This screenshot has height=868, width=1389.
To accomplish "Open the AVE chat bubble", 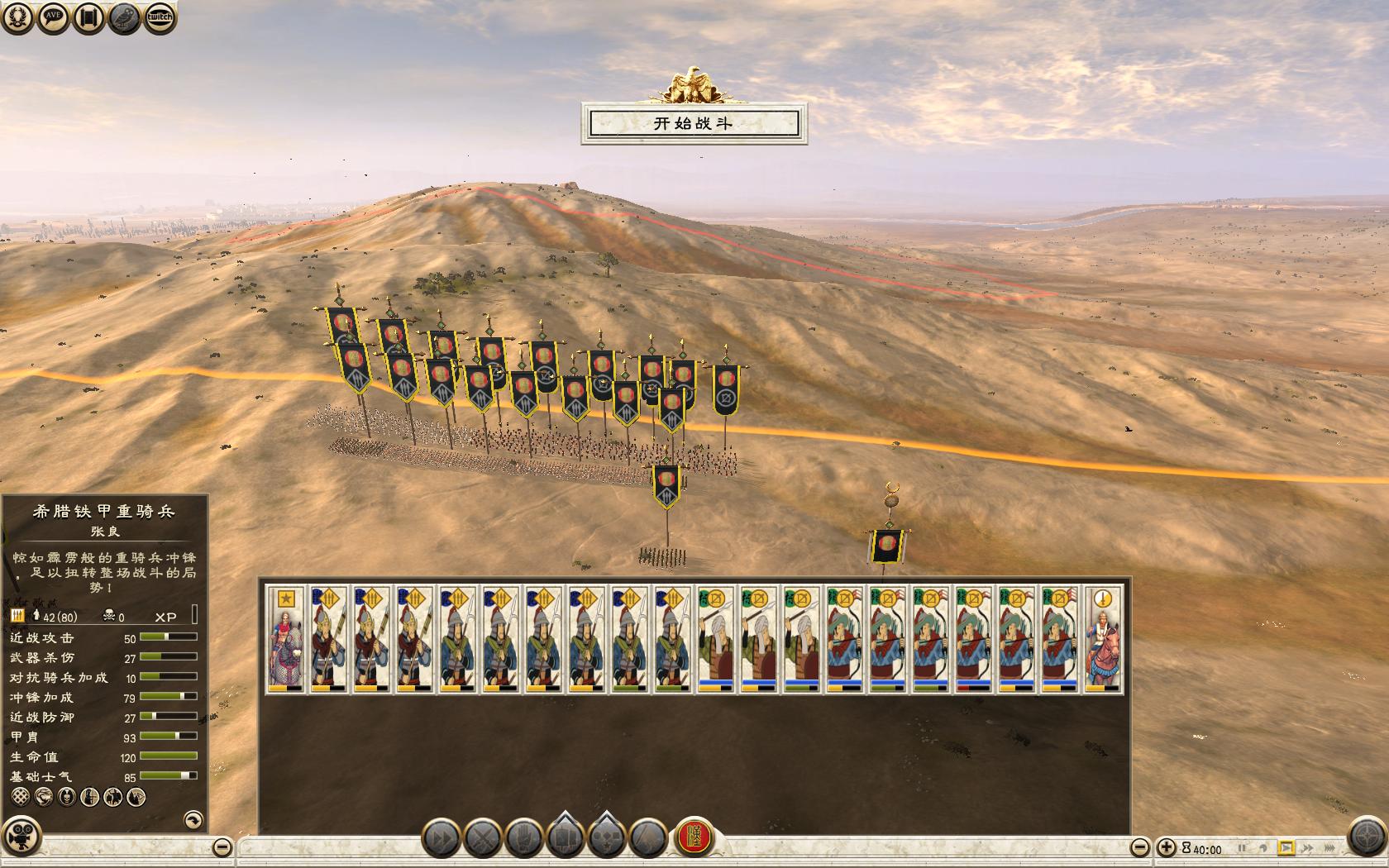I will (53, 18).
